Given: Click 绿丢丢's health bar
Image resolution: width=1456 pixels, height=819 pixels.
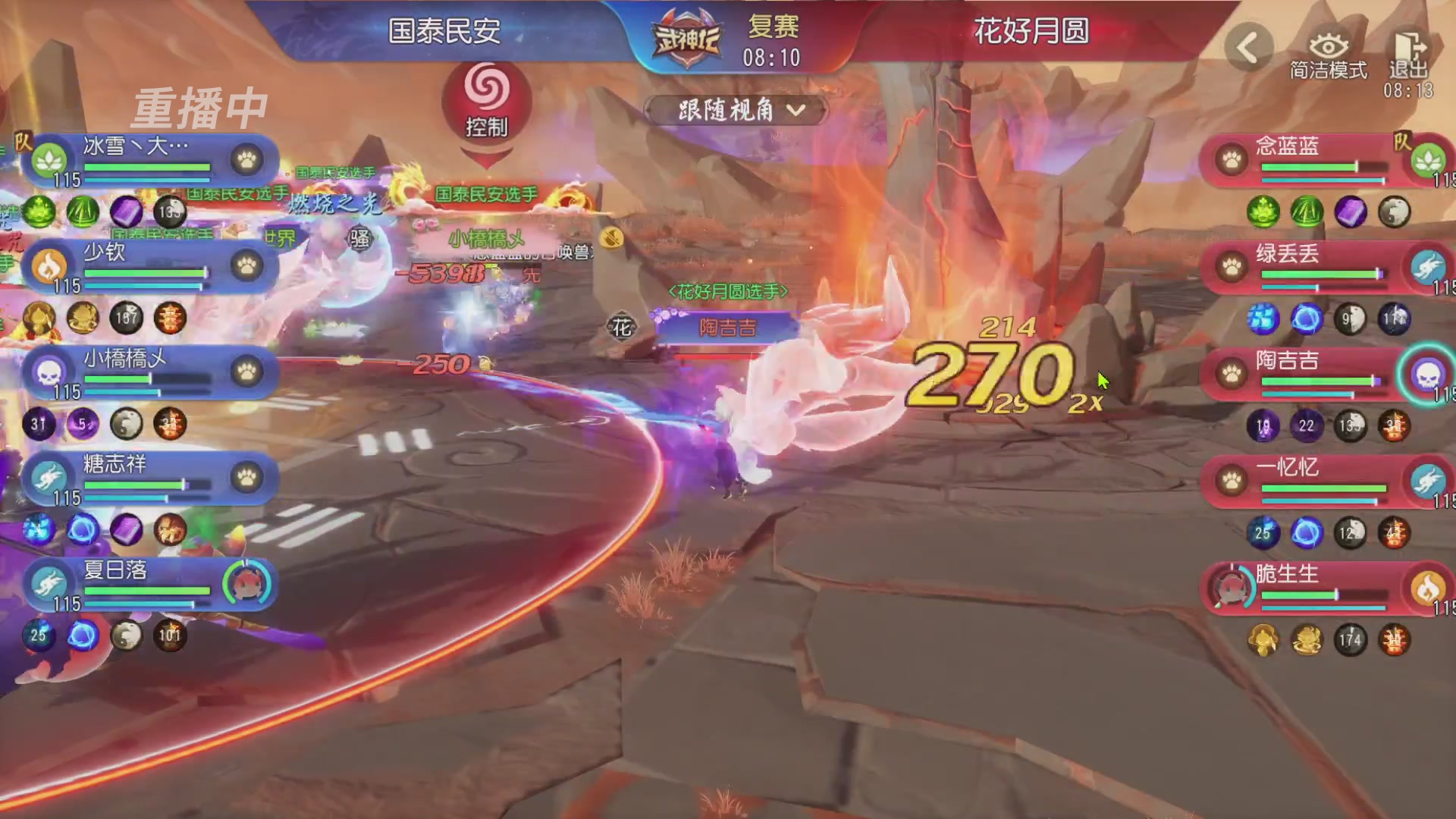Looking at the screenshot, I should [x=1319, y=275].
